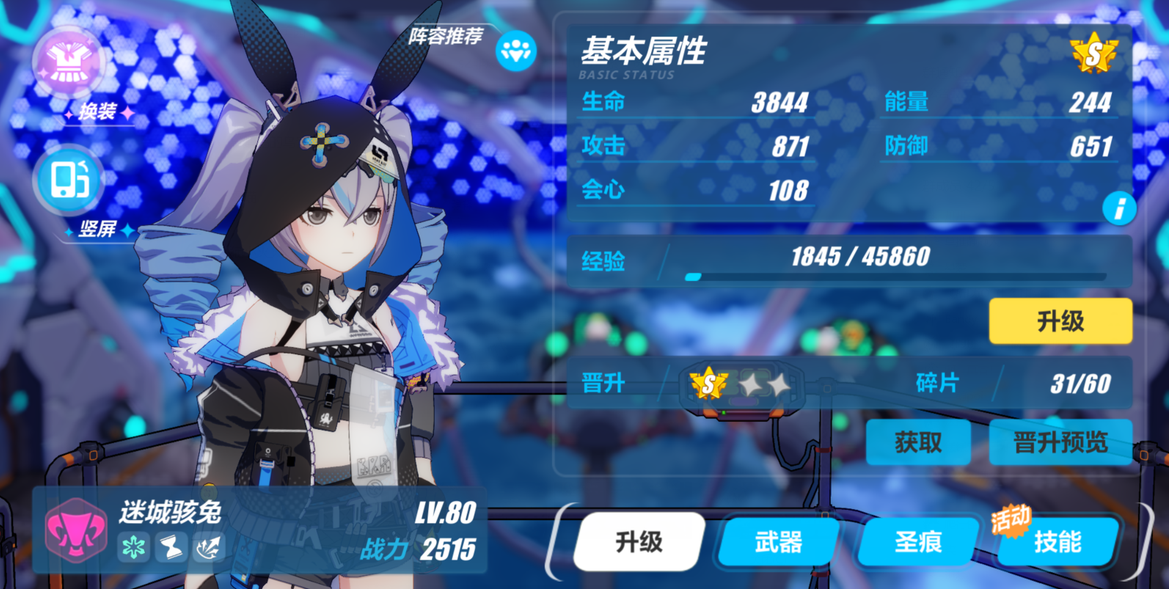Select the 升级 tab
The width and height of the screenshot is (1169, 589).
coord(639,542)
